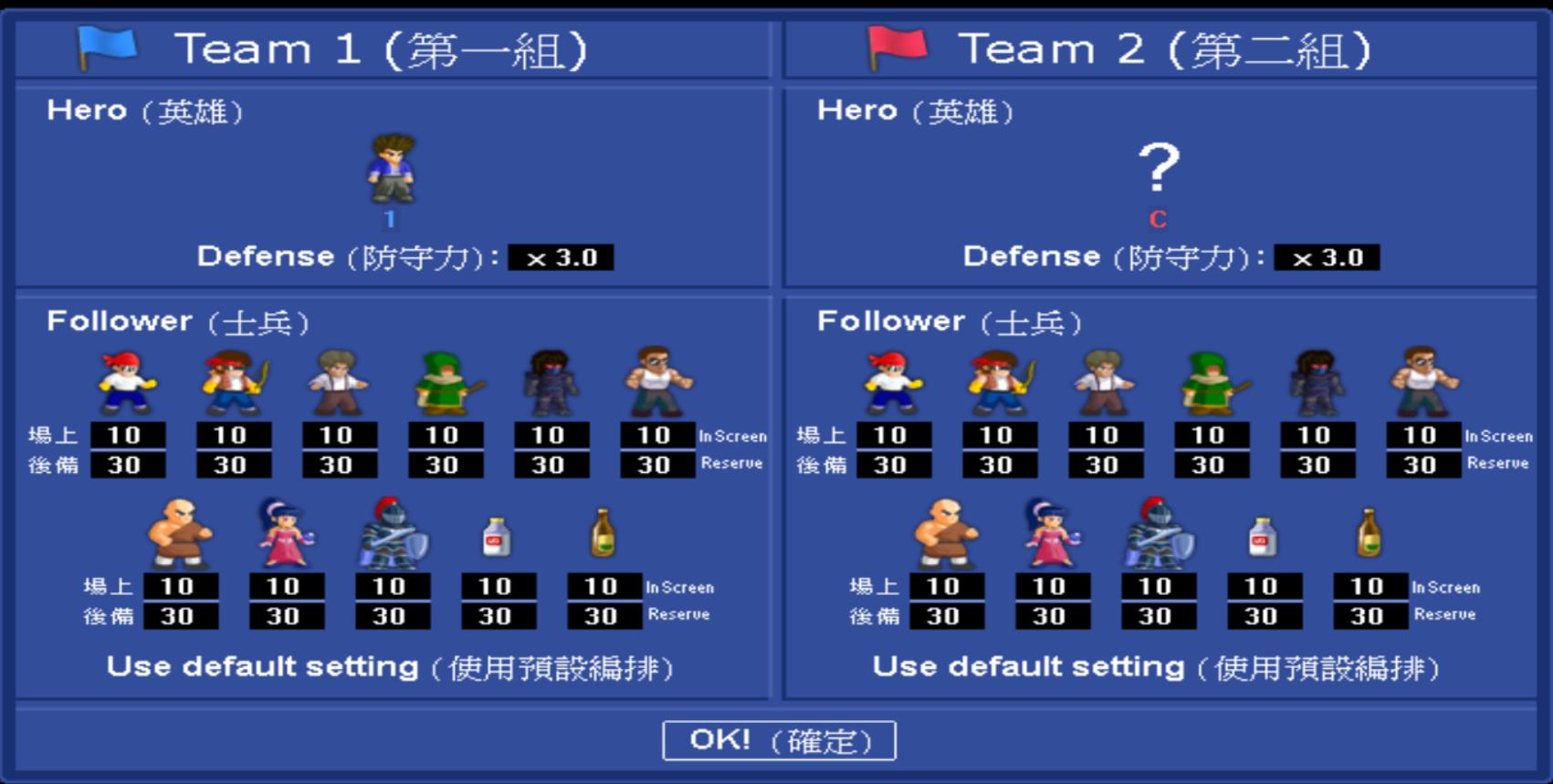The image size is (1553, 784).
Task: Select the pink princess follower in Team 2
Action: pos(1050,534)
